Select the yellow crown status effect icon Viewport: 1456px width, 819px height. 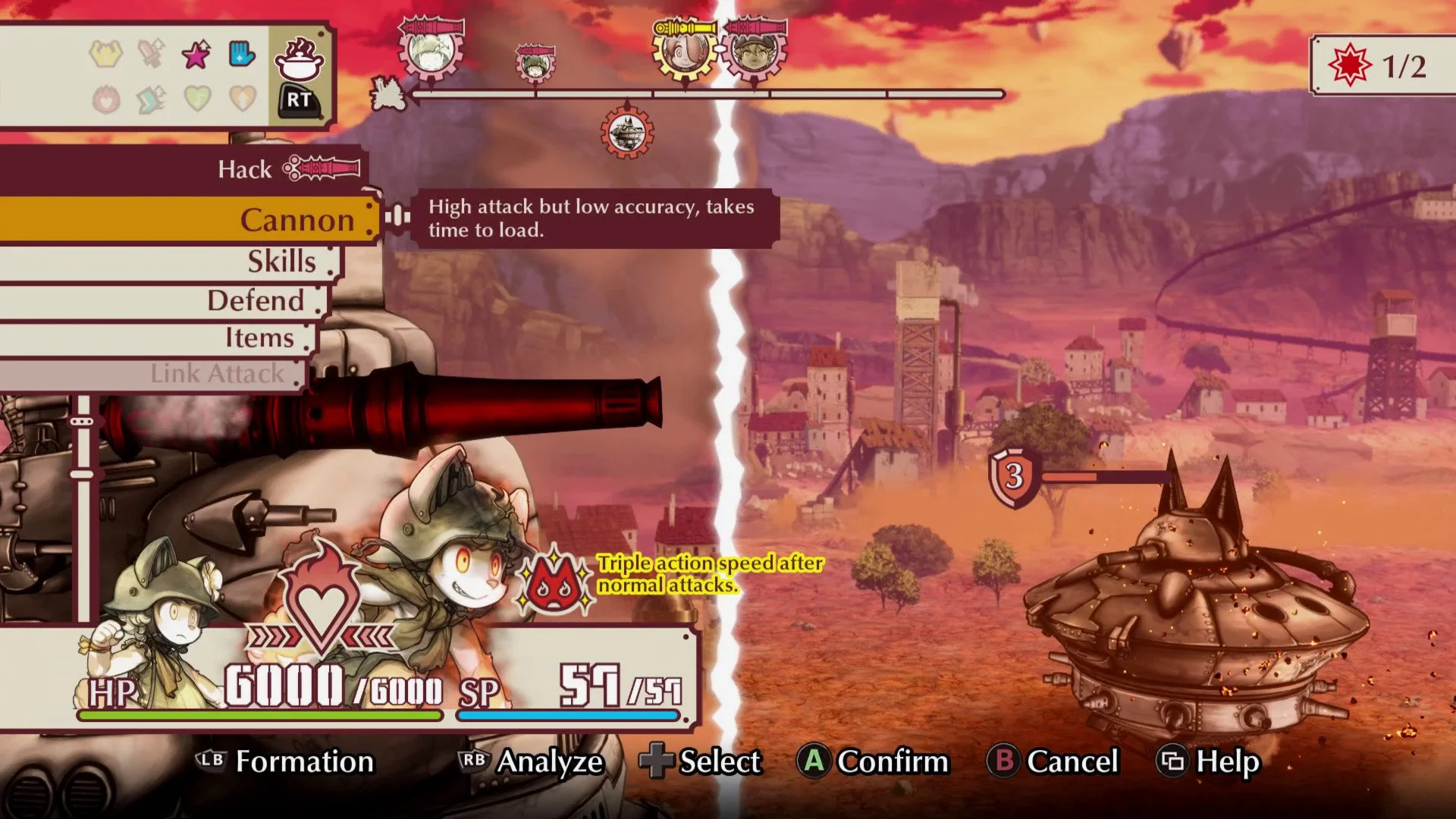(106, 52)
